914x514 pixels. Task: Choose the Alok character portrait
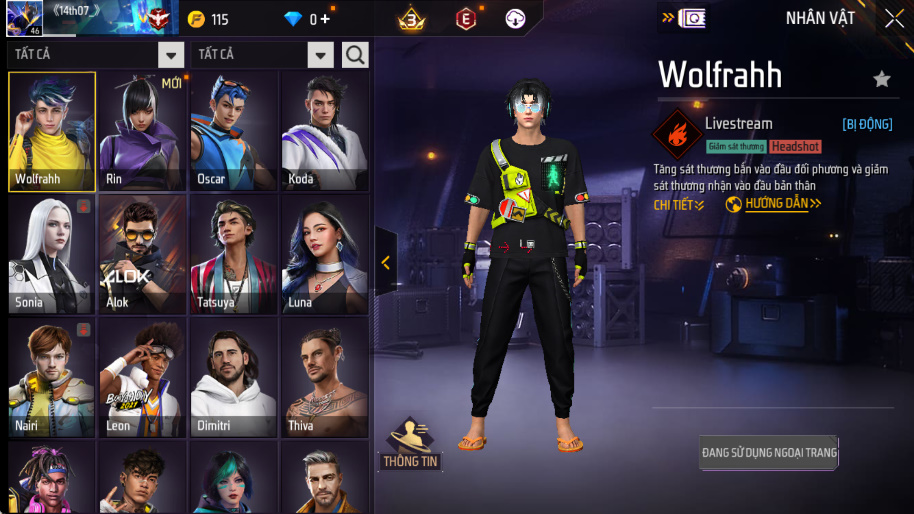pyautogui.click(x=143, y=254)
